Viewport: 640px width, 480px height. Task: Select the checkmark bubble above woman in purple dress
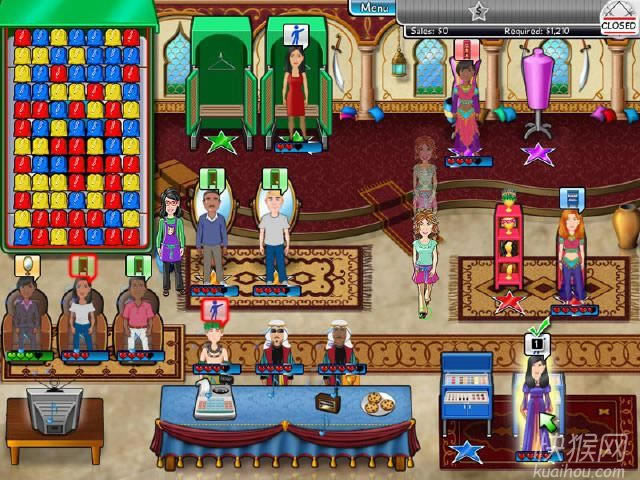534,343
